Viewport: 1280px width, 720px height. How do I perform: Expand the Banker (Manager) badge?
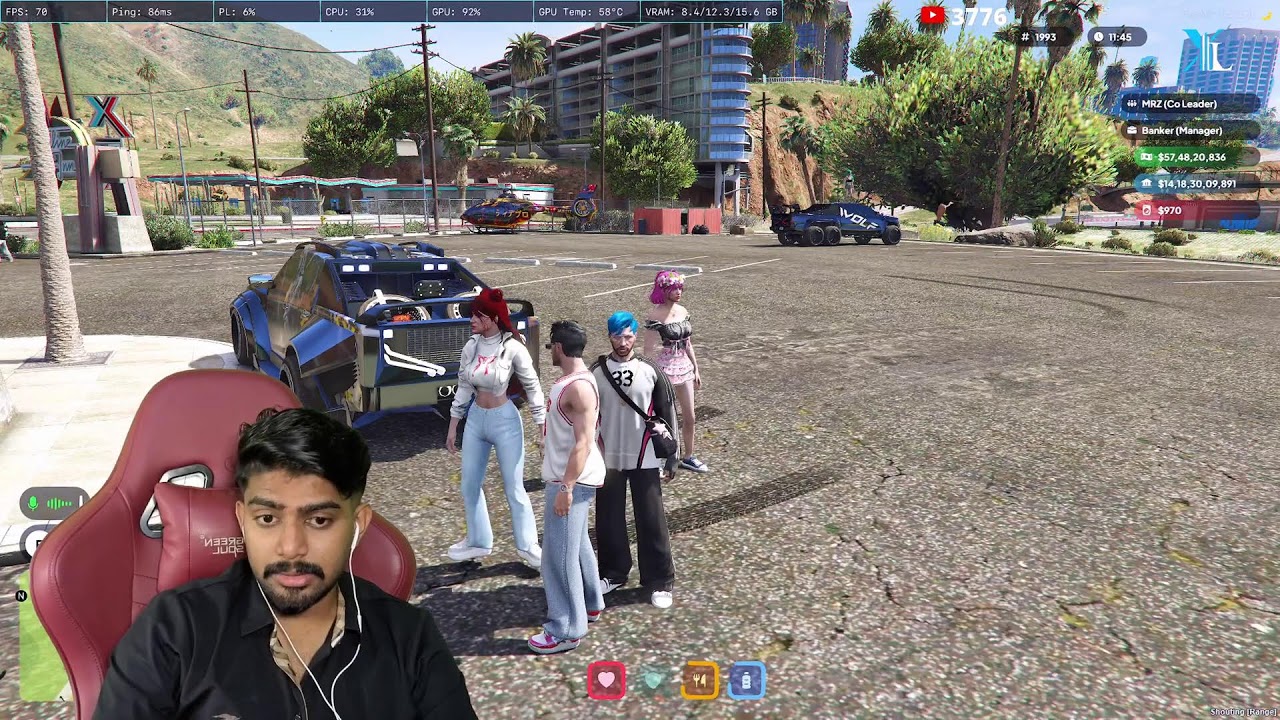(1184, 130)
